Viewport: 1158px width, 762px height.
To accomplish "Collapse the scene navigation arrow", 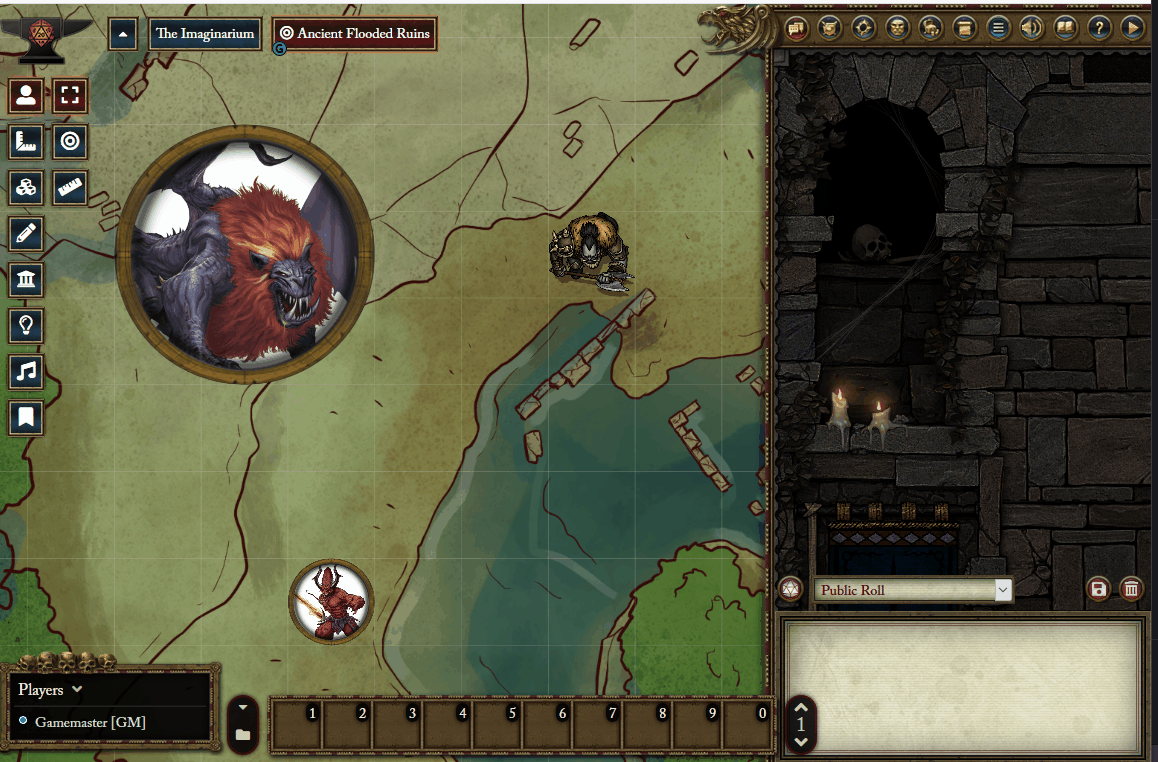I will (x=123, y=34).
